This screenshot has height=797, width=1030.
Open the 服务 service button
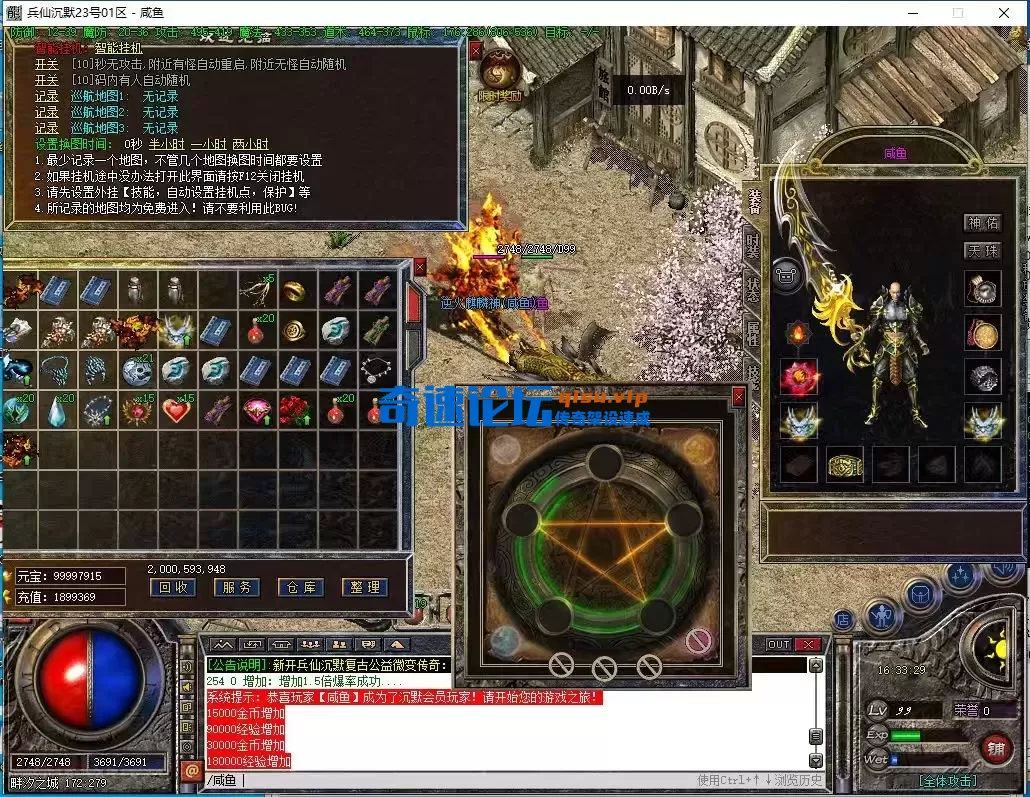(x=236, y=588)
